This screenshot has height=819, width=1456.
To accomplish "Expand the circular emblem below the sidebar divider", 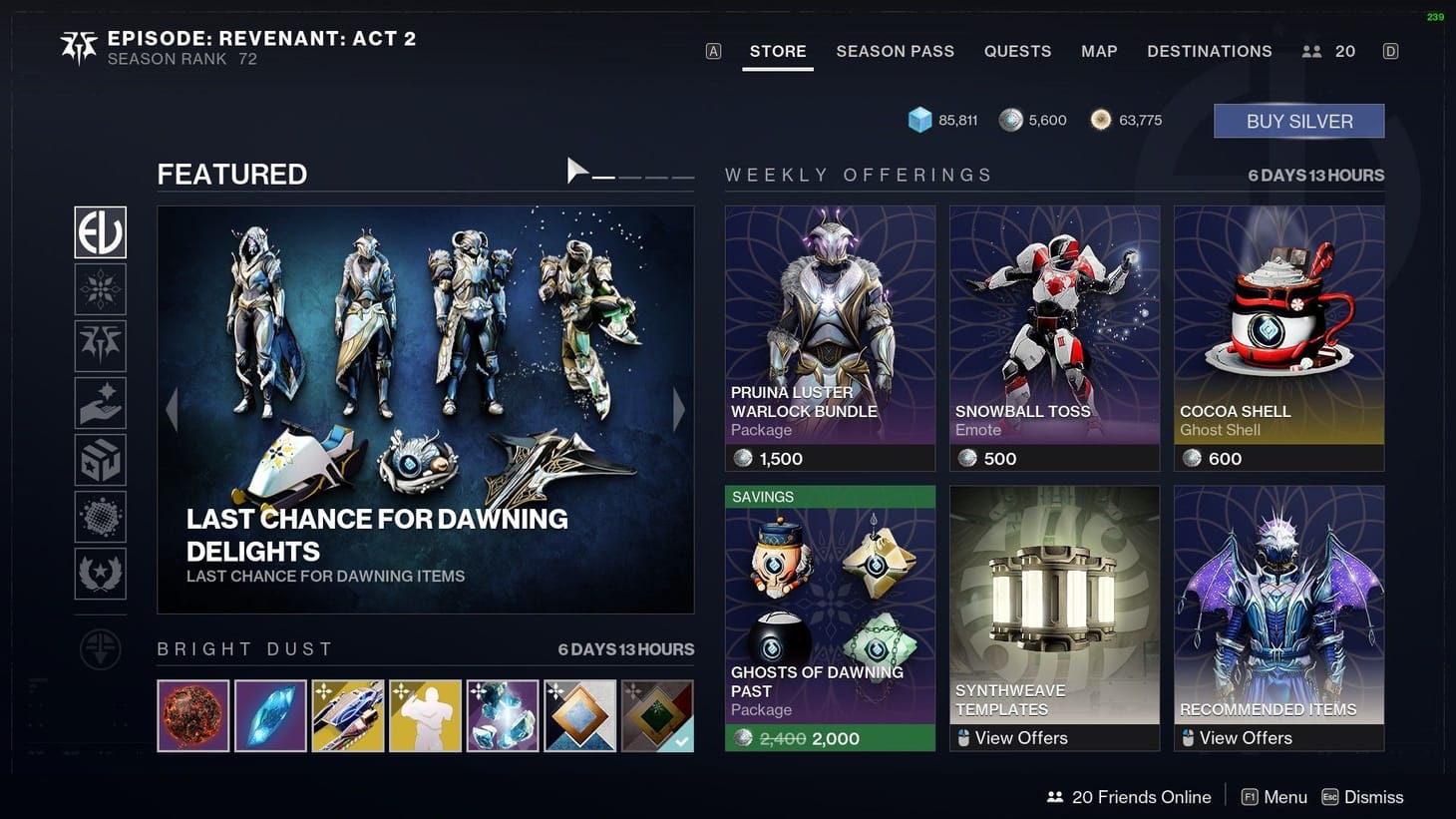I will (x=100, y=648).
